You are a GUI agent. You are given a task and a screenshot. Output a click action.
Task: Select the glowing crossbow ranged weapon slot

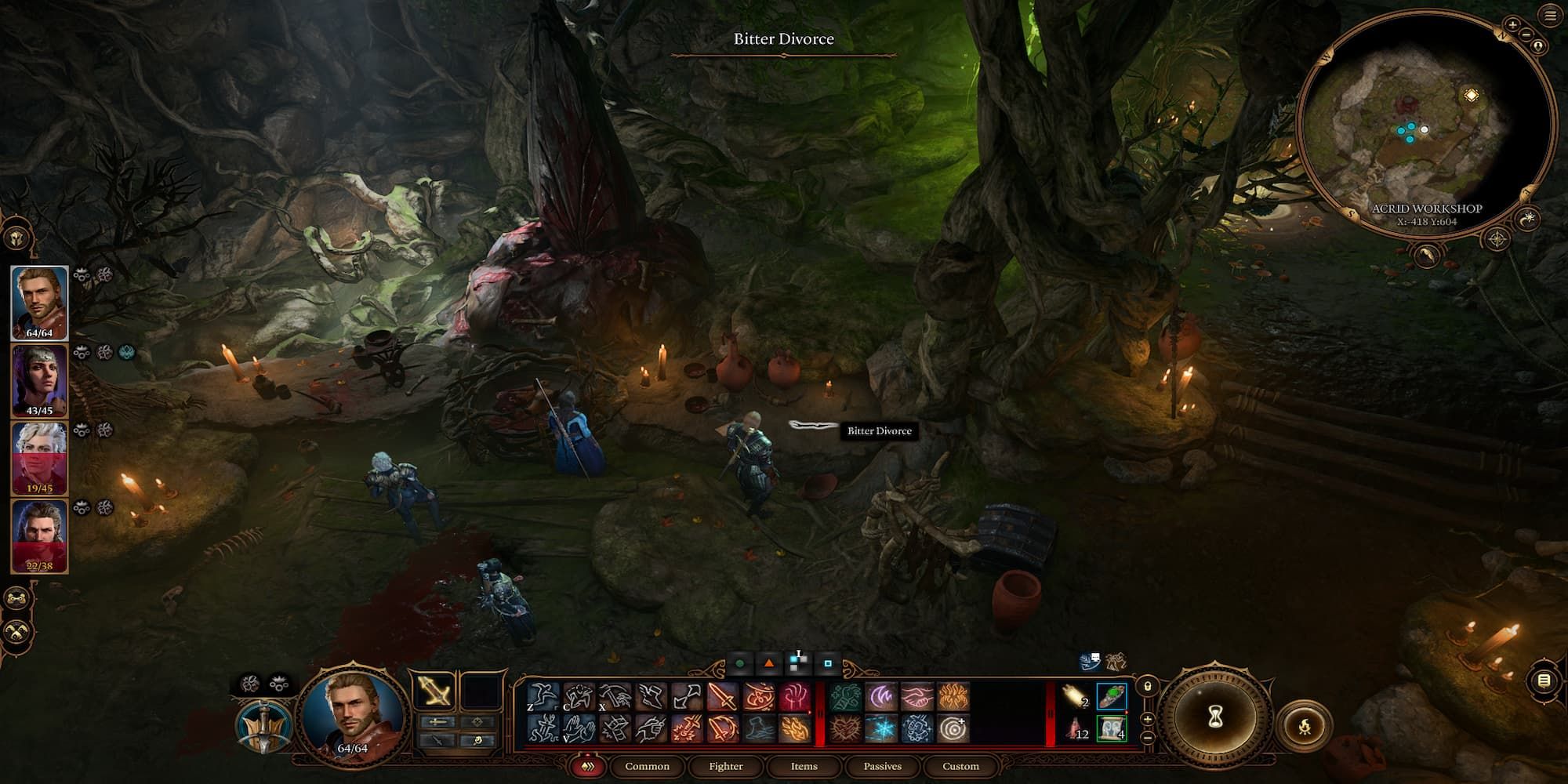(x=434, y=691)
